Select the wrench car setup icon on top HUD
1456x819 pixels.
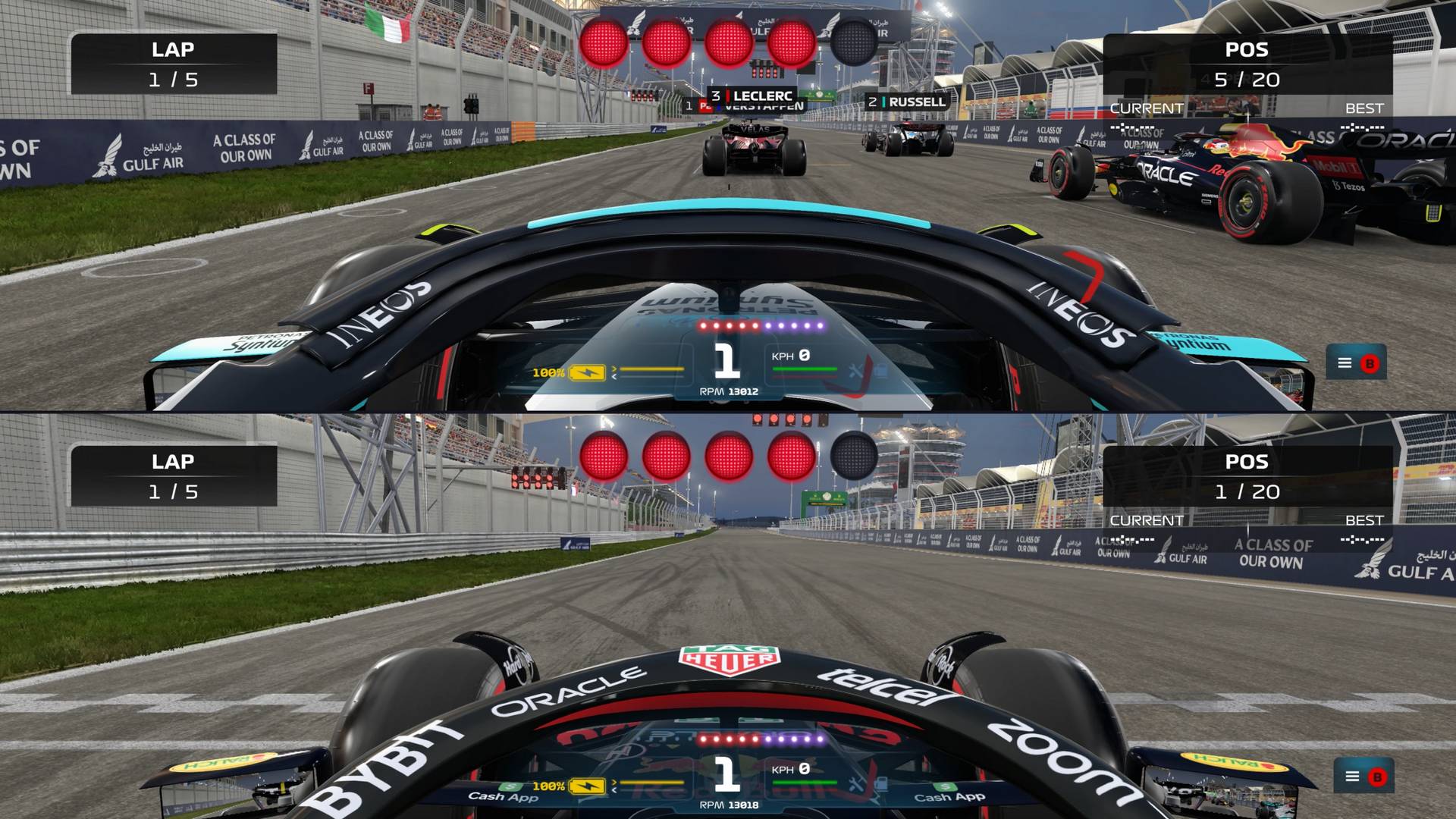(855, 371)
